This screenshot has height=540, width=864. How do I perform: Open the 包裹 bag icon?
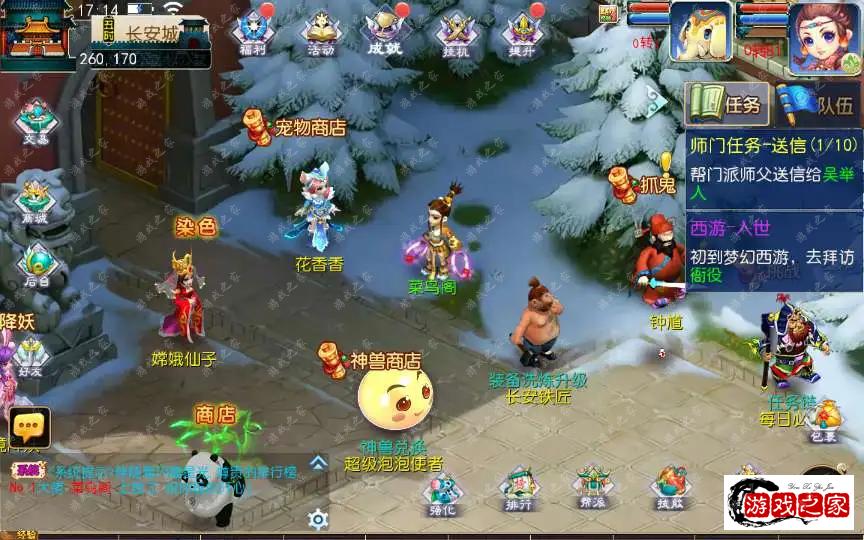822,420
